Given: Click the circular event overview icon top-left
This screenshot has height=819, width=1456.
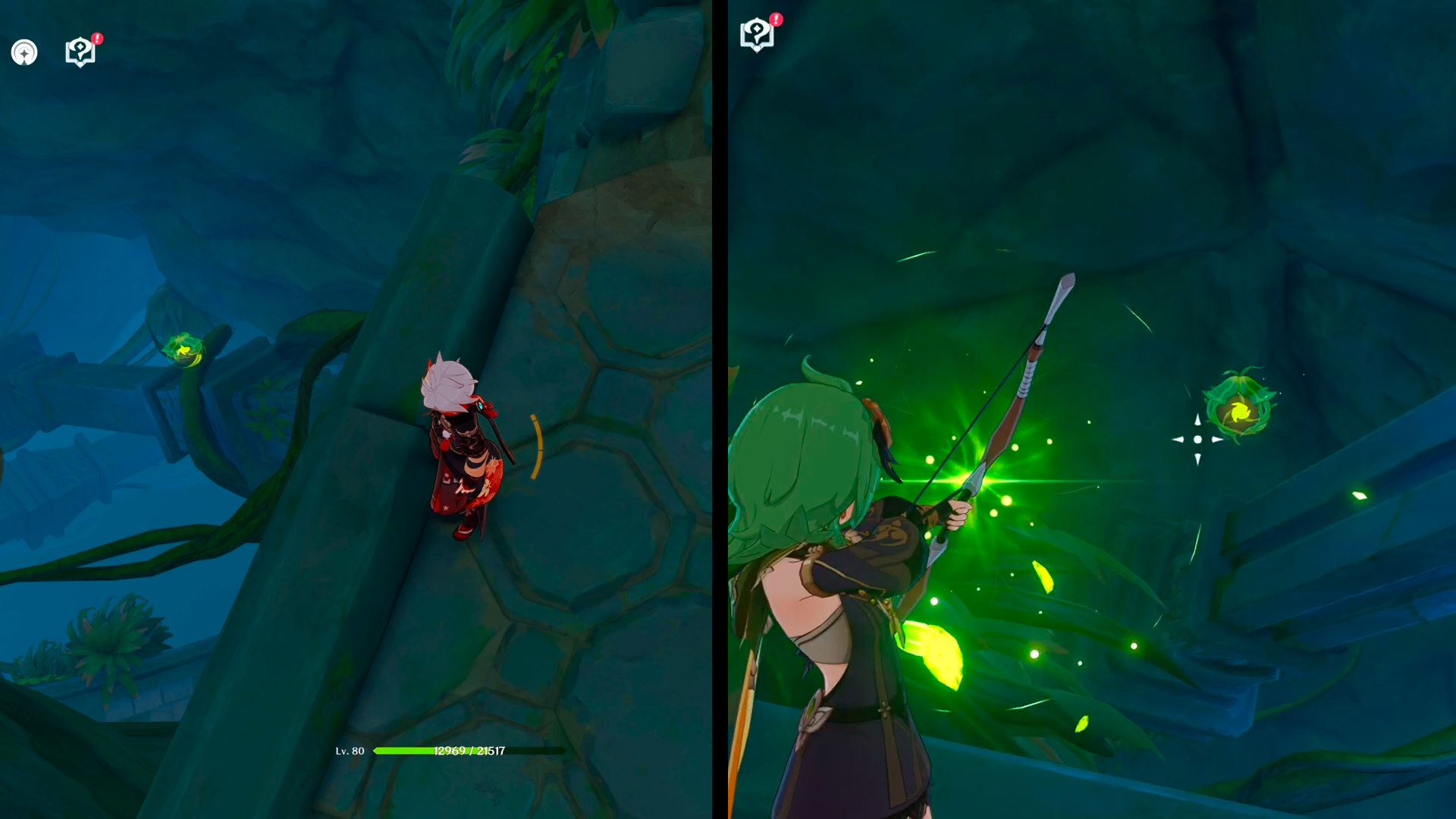Looking at the screenshot, I should 25,52.
